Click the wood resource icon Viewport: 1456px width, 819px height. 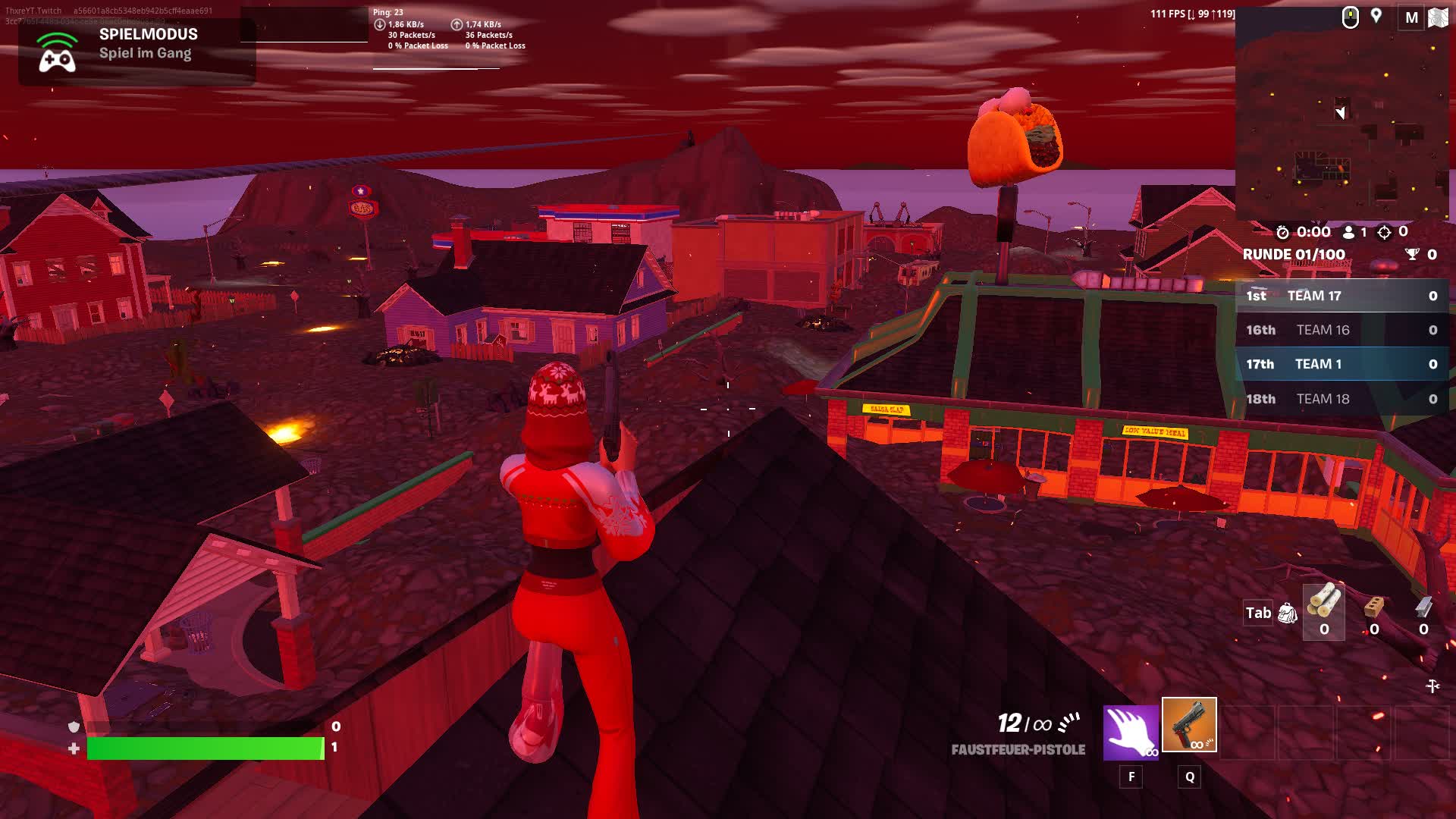click(x=1323, y=610)
